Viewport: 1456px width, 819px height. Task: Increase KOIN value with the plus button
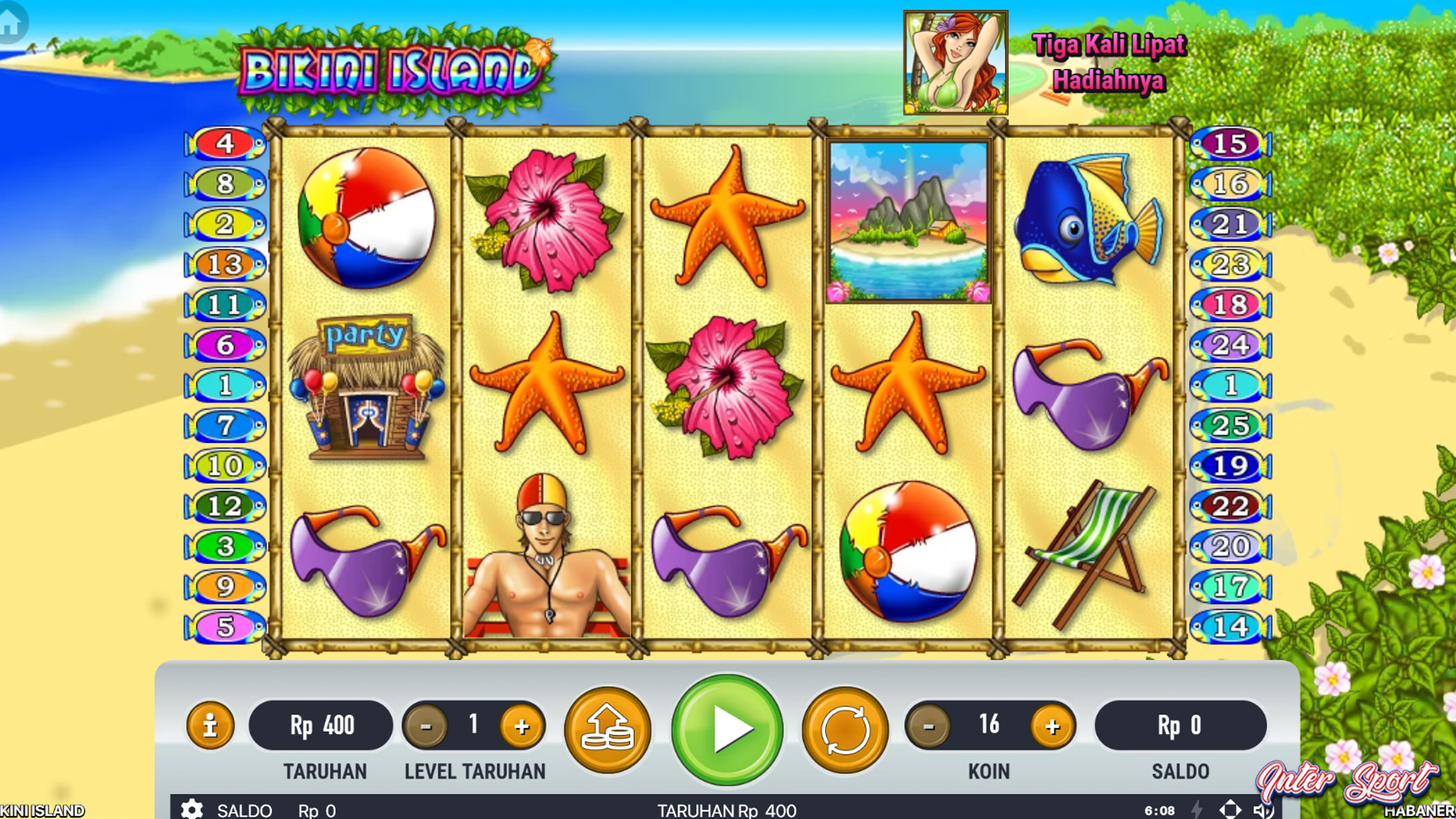(x=1053, y=726)
